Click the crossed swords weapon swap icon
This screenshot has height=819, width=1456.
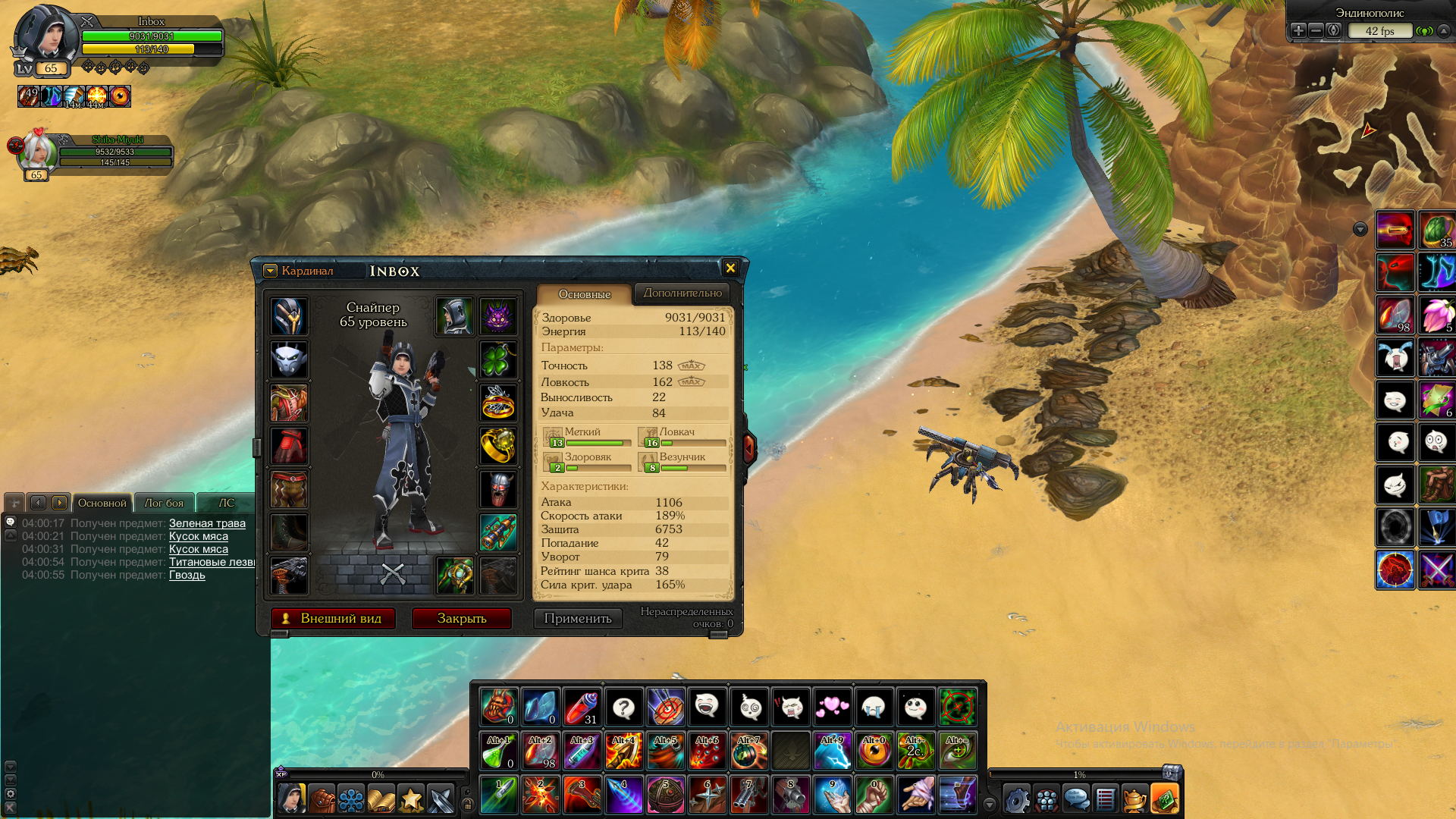coord(393,574)
